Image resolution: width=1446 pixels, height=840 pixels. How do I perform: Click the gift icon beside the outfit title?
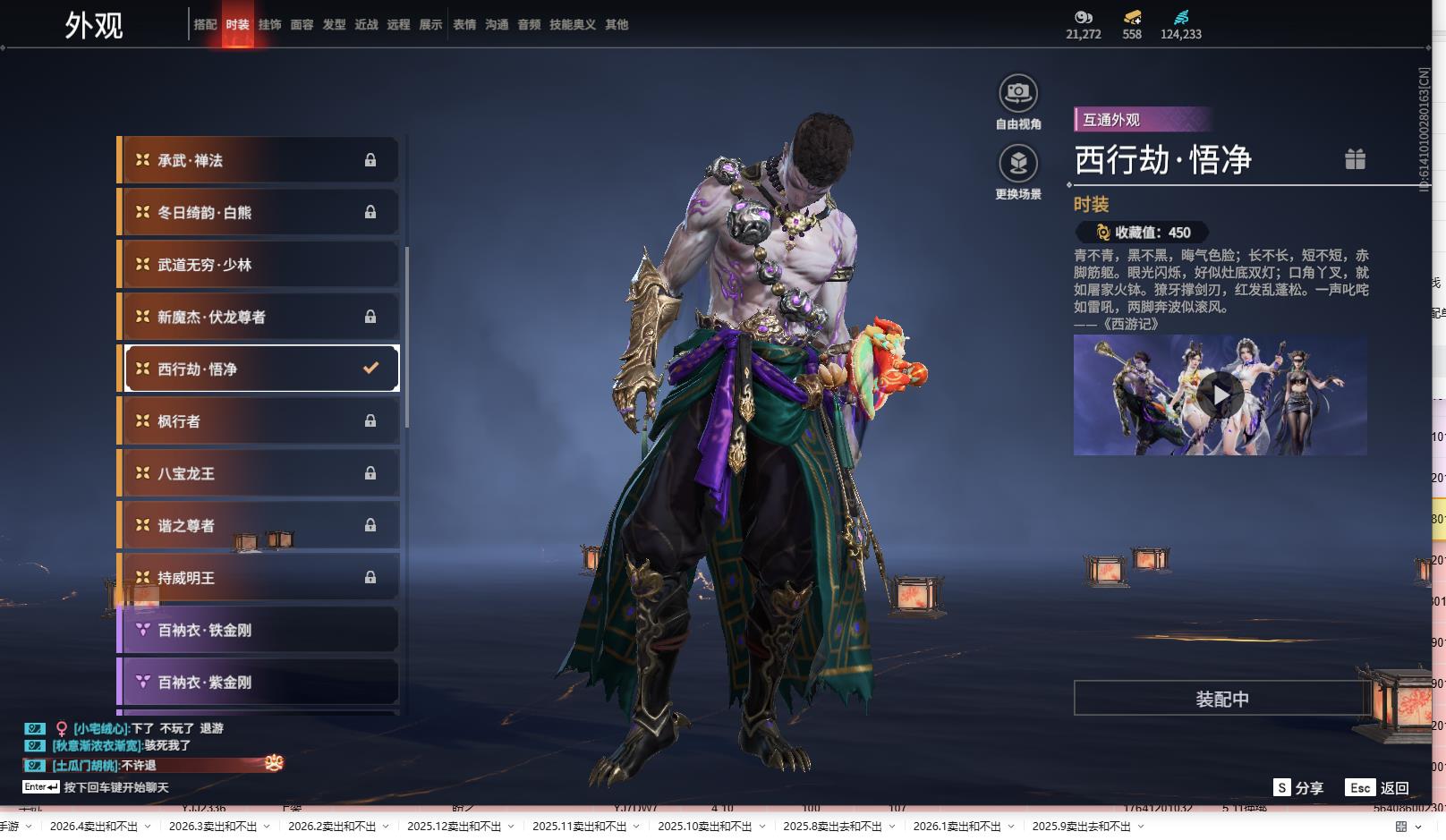point(1355,159)
